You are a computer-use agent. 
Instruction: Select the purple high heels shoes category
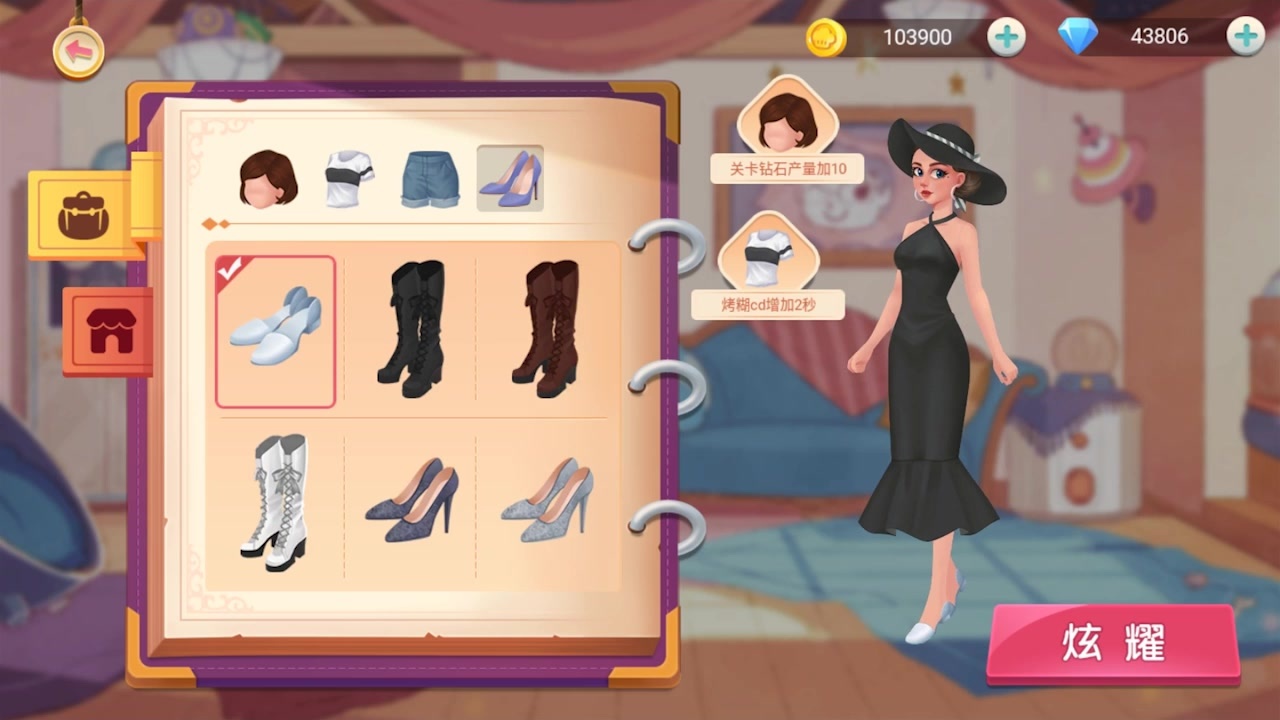tap(510, 179)
